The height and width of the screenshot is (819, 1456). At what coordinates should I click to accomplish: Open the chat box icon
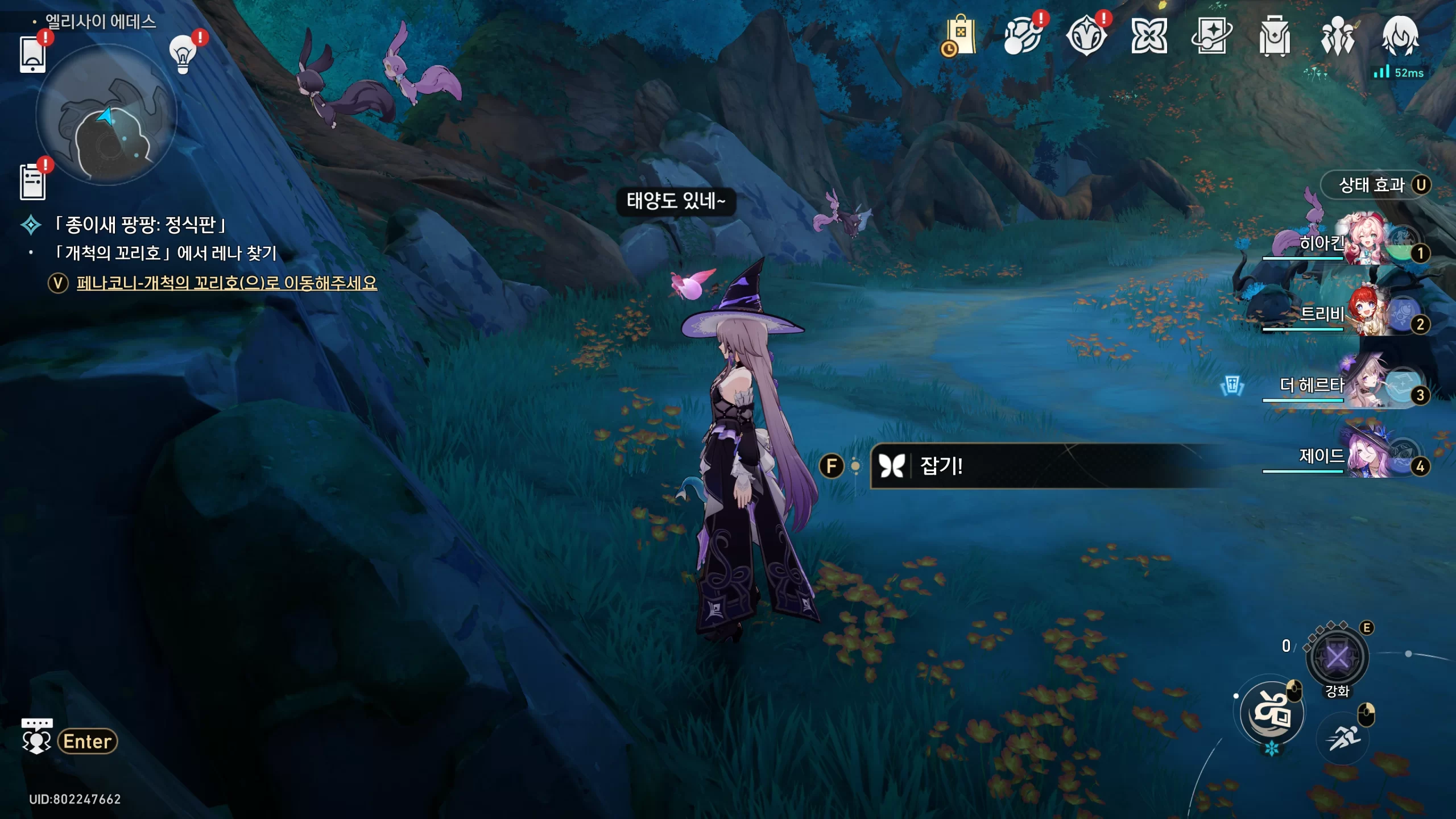(36, 737)
